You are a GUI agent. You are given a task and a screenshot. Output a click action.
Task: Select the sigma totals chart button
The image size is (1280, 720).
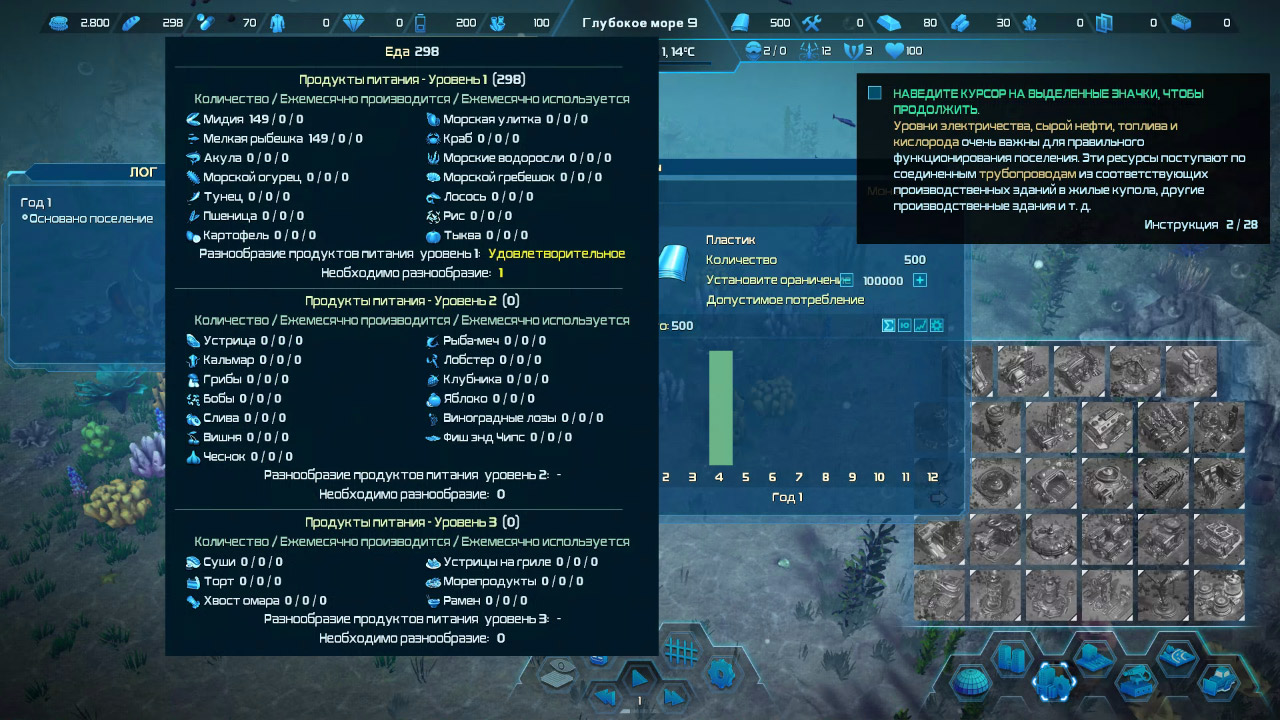[x=888, y=325]
